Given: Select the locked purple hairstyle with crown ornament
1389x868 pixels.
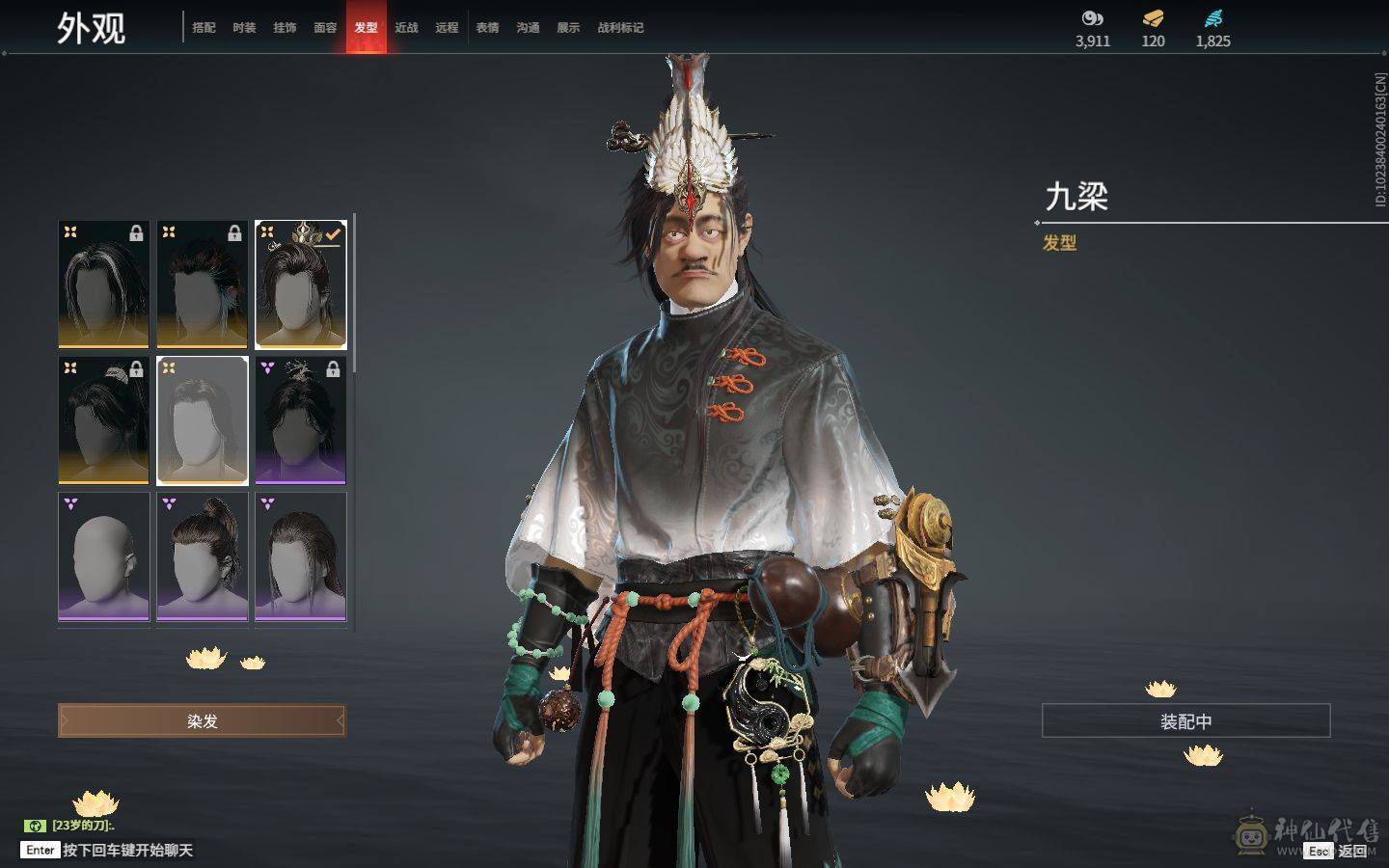Looking at the screenshot, I should (300, 420).
